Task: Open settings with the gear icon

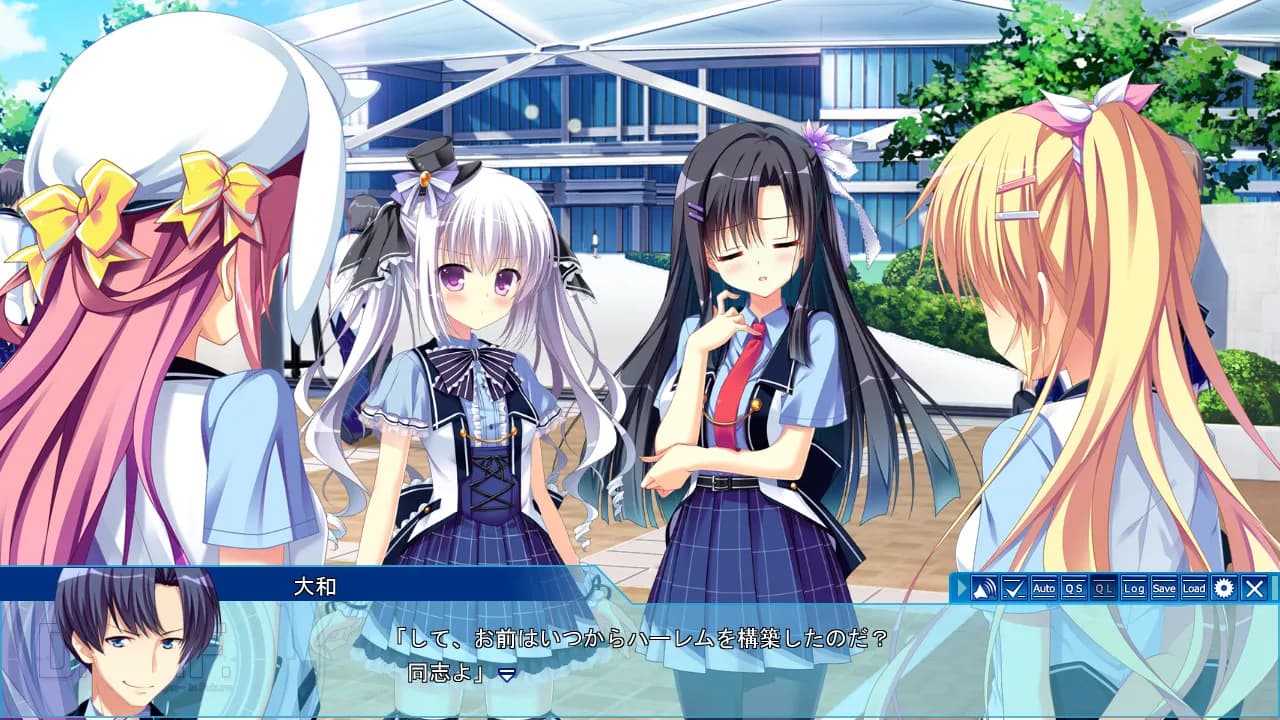Action: [x=1222, y=589]
